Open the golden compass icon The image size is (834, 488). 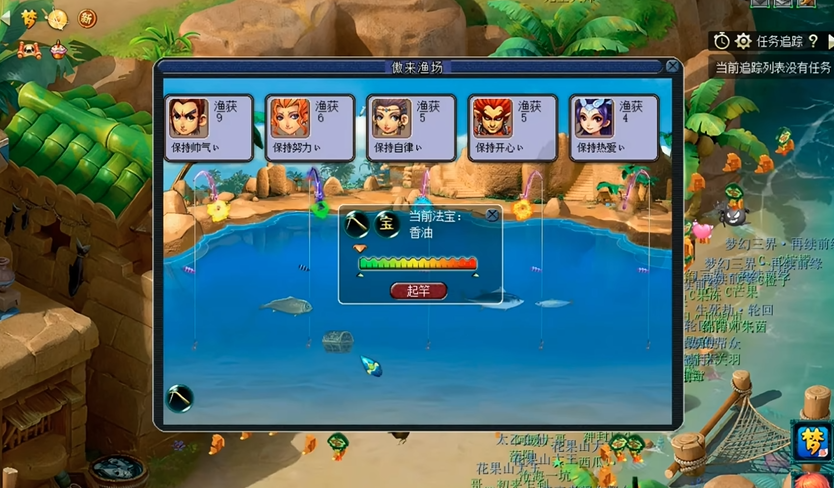(58, 19)
